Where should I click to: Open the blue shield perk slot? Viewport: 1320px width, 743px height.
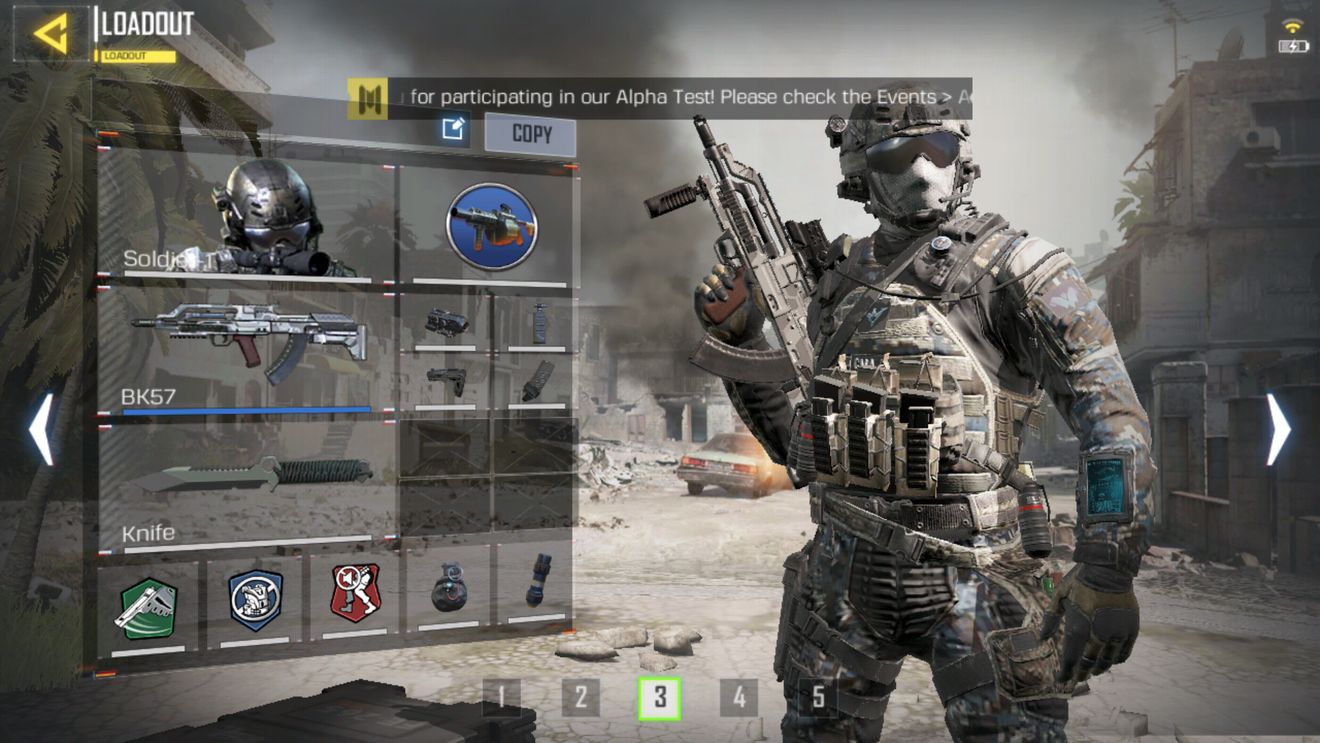click(x=254, y=602)
